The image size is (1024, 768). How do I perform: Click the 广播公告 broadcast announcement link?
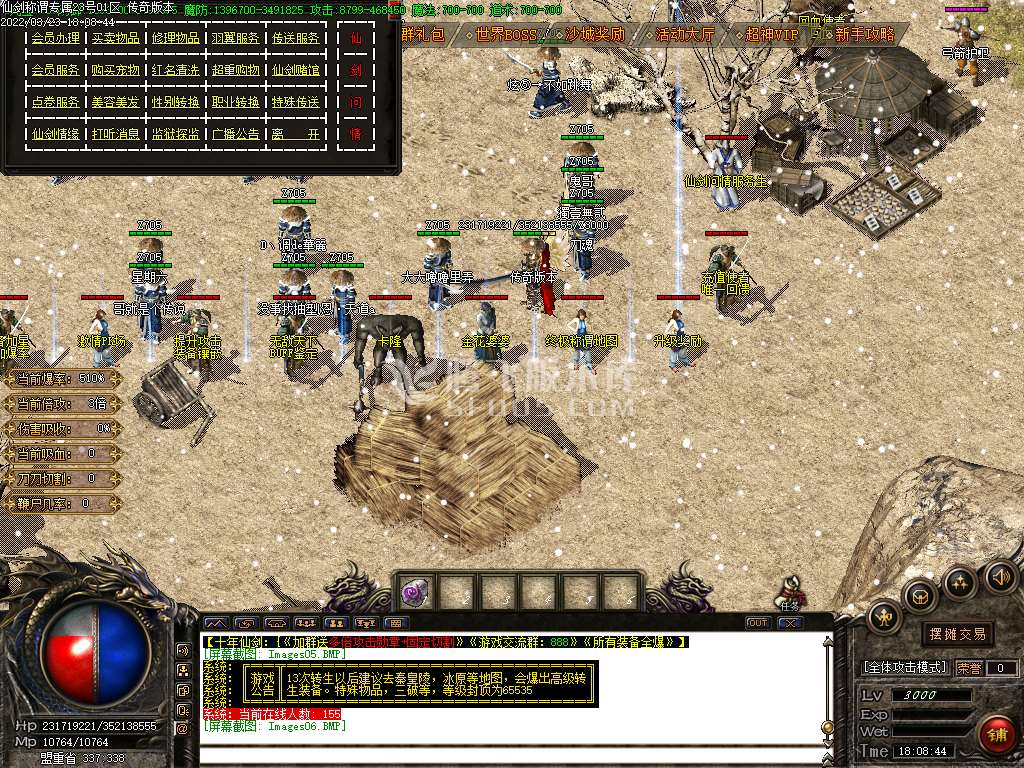[x=236, y=134]
